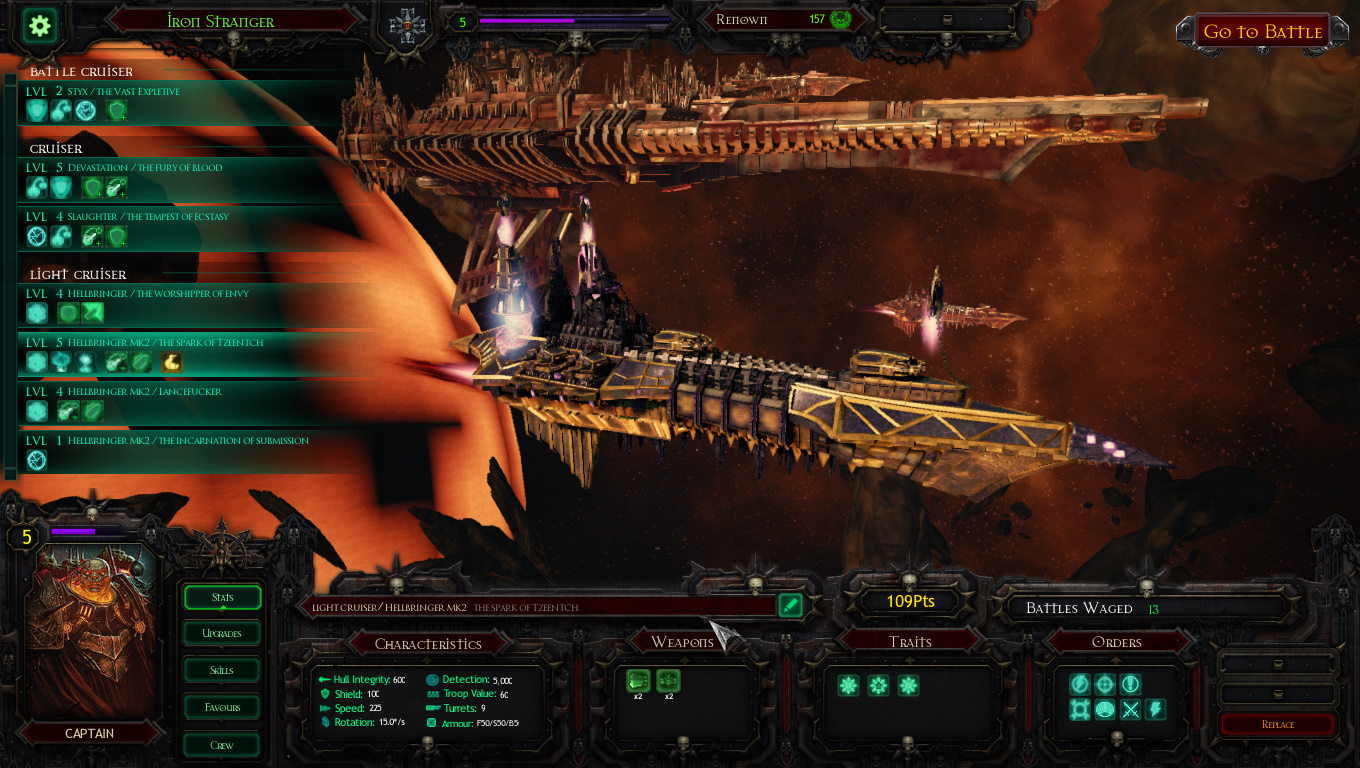Select the lightning order icon under Orders
Image resolution: width=1360 pixels, height=768 pixels.
click(x=1155, y=710)
